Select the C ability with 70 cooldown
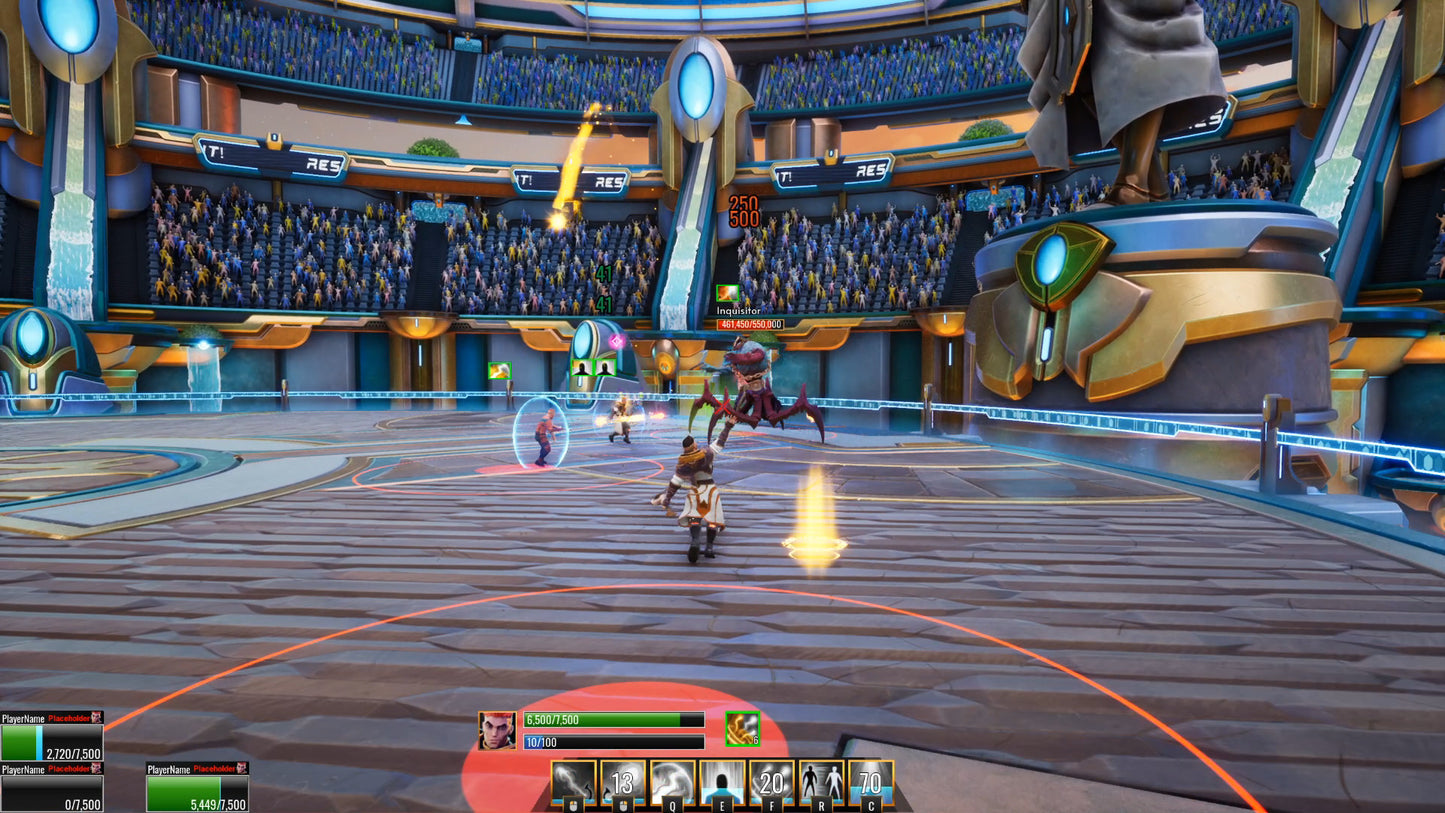Image resolution: width=1445 pixels, height=813 pixels. pos(870,782)
